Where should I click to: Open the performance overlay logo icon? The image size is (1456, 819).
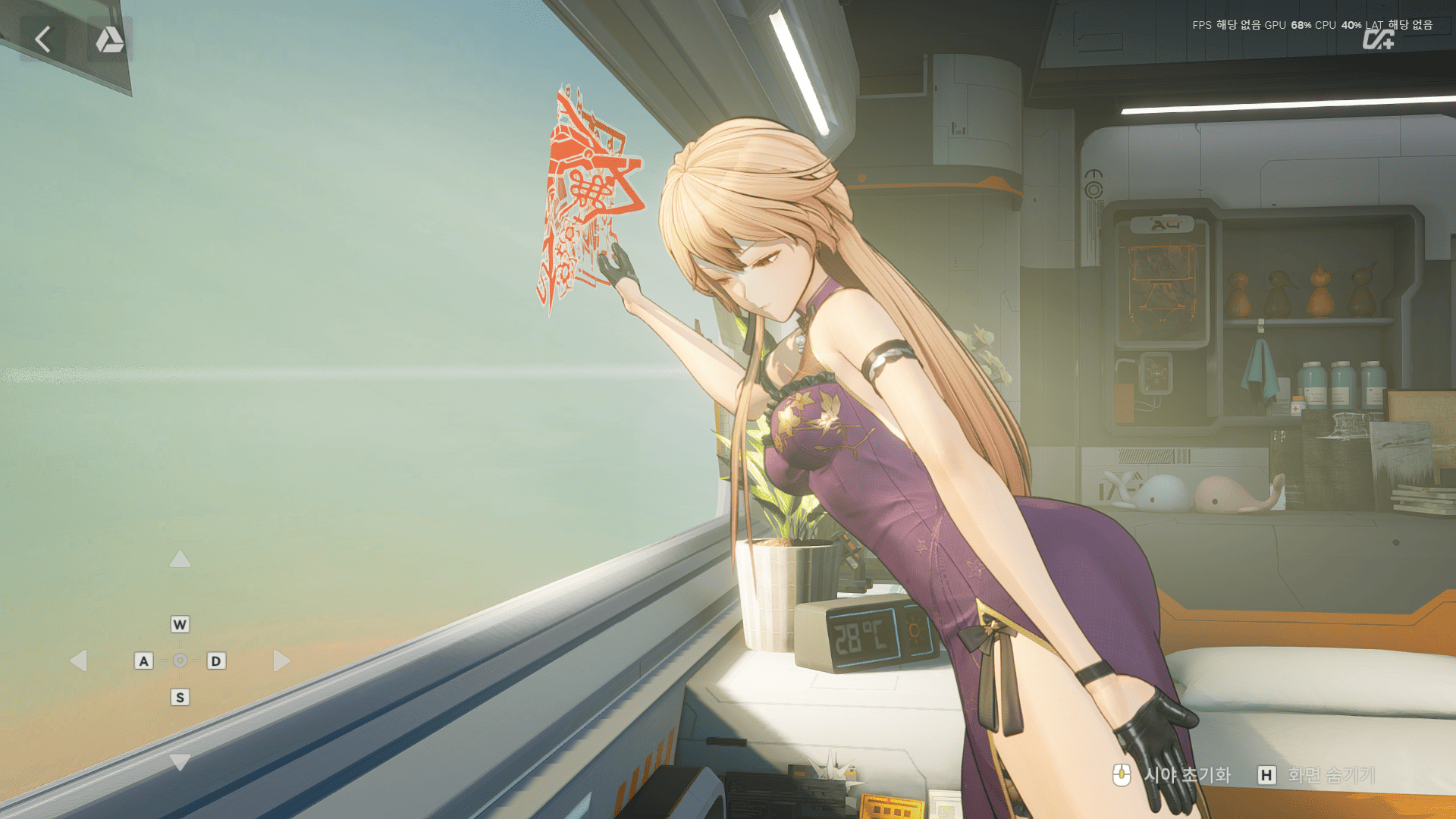click(1377, 39)
